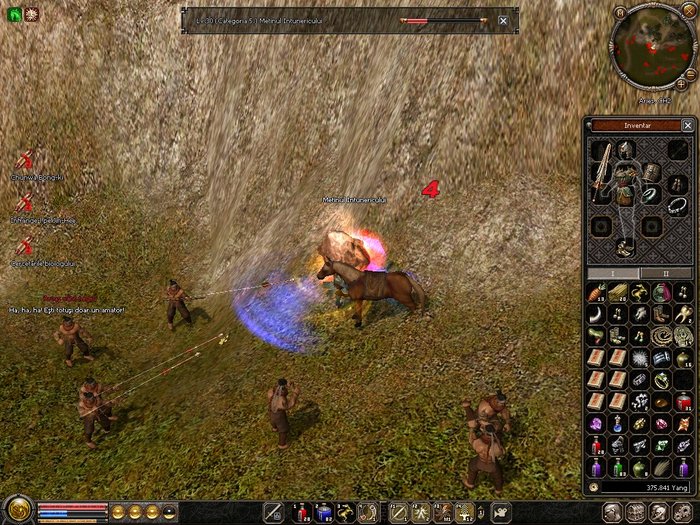The height and width of the screenshot is (525, 700).
Task: Switch to inventory page I
Action: (612, 272)
